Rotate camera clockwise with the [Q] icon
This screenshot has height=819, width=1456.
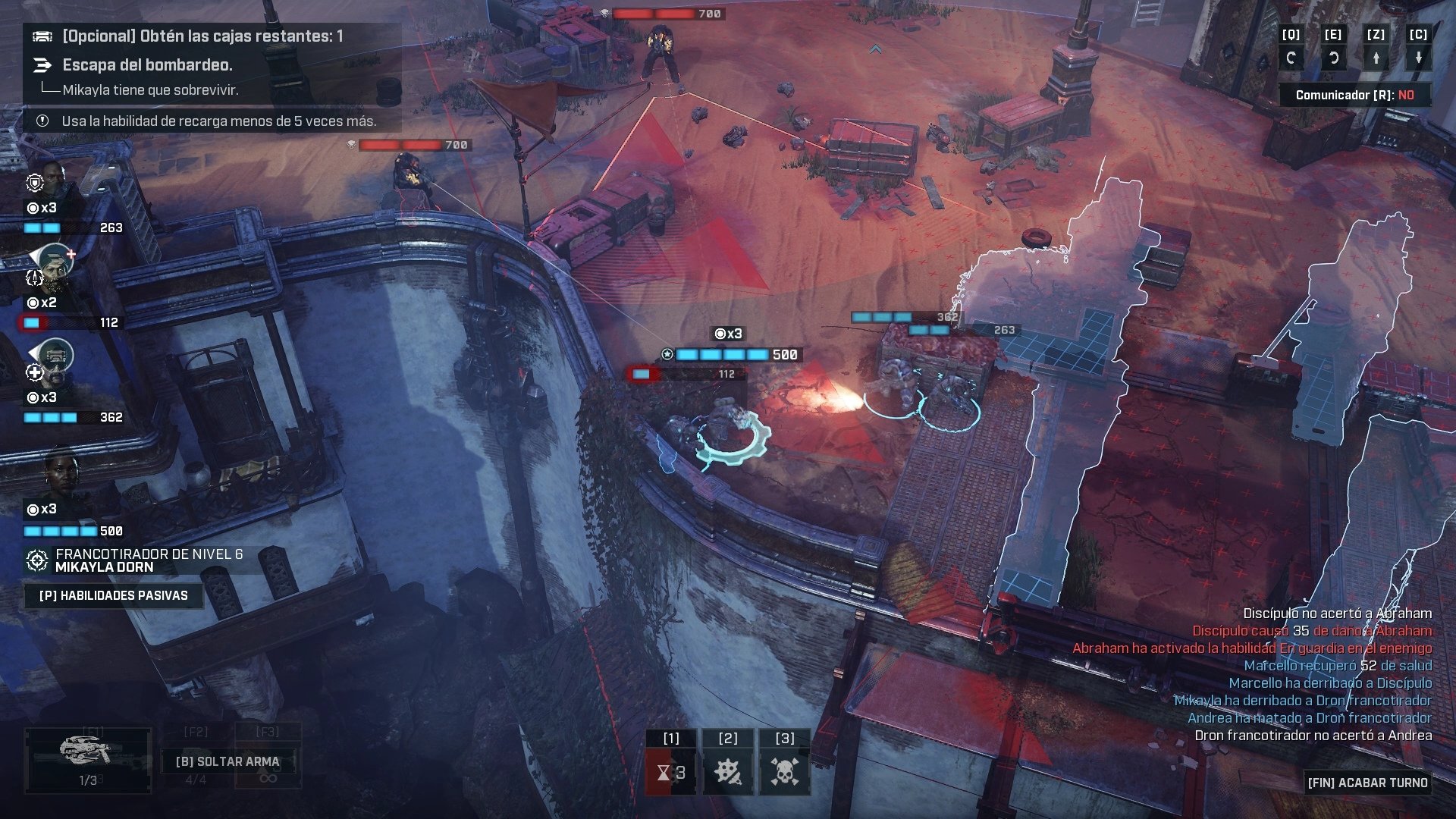click(x=1291, y=57)
